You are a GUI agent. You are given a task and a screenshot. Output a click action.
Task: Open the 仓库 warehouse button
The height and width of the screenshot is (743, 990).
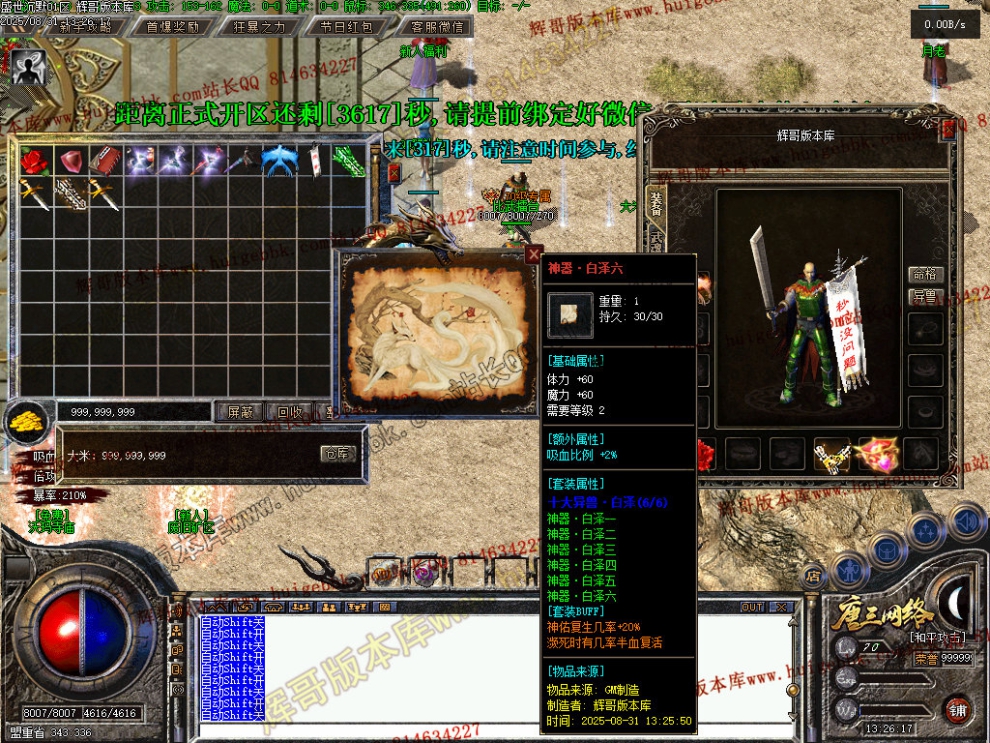tap(338, 454)
